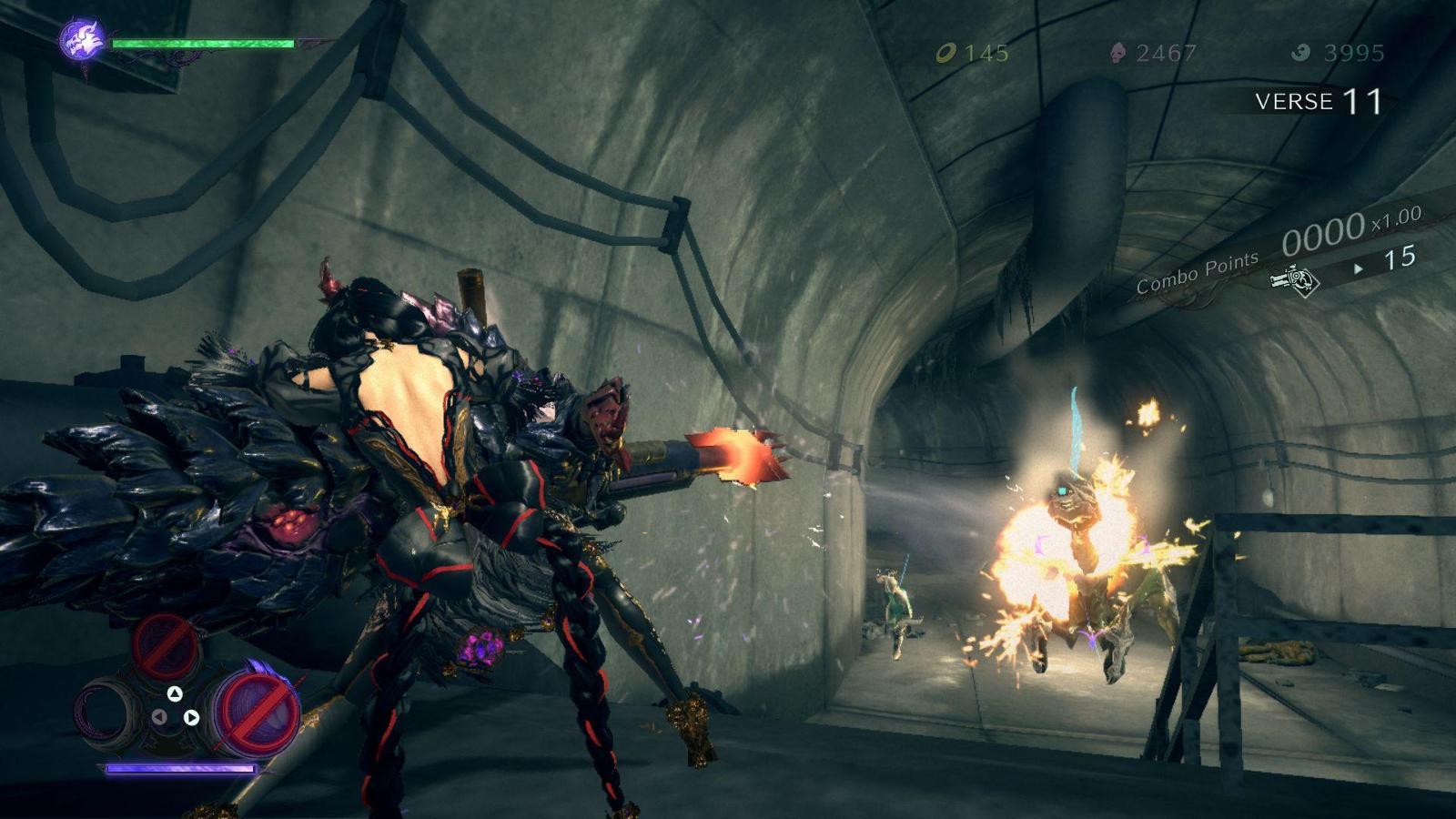The height and width of the screenshot is (819, 1456).
Task: Select the large purple-glowing disabled demon slot
Action: pos(258,713)
